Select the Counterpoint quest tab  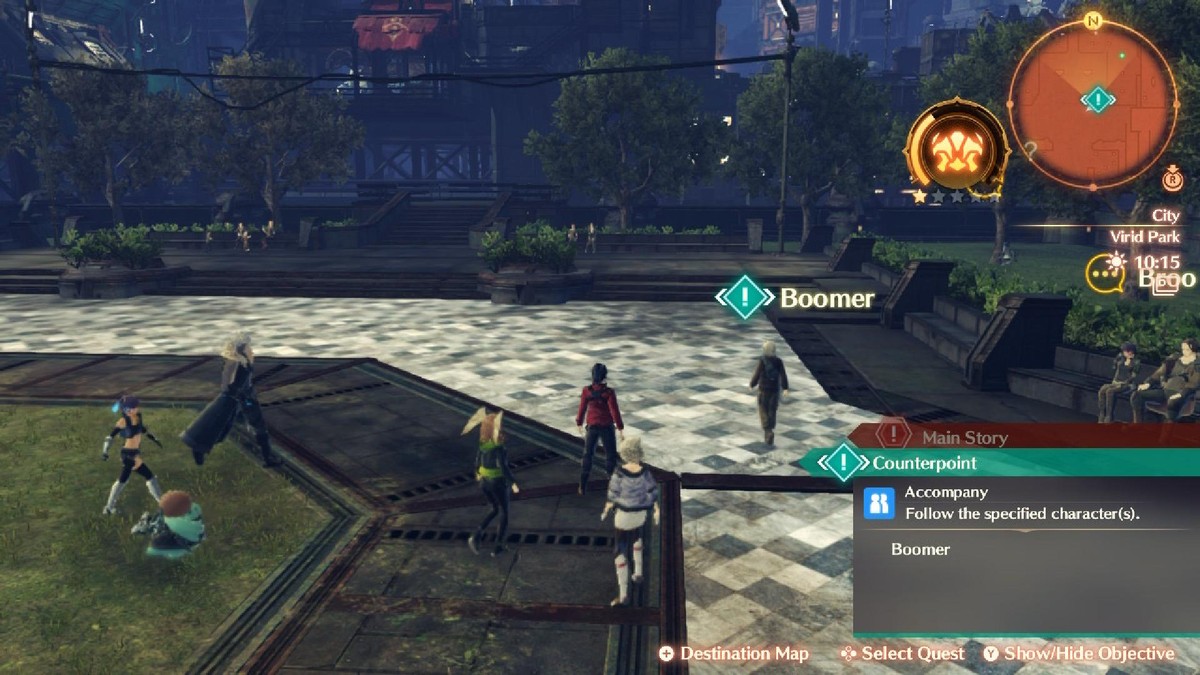(x=923, y=463)
